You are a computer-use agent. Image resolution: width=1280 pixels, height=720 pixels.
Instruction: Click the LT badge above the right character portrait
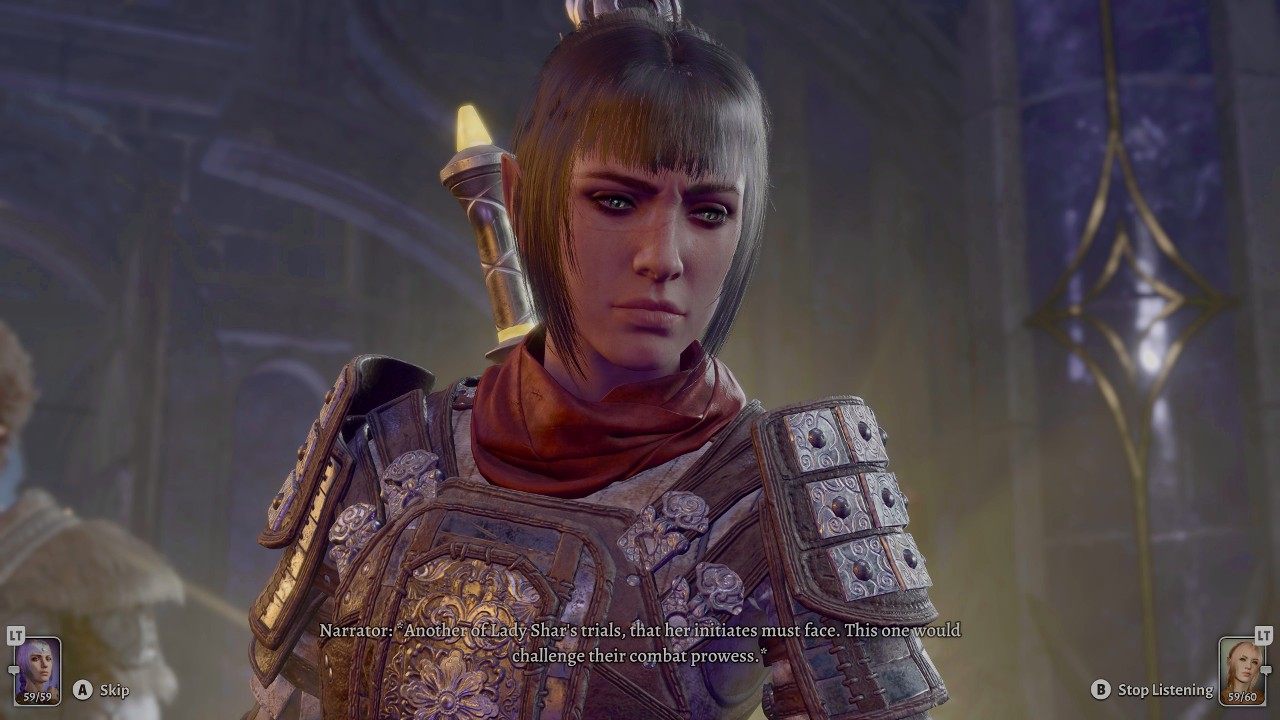click(x=1263, y=636)
